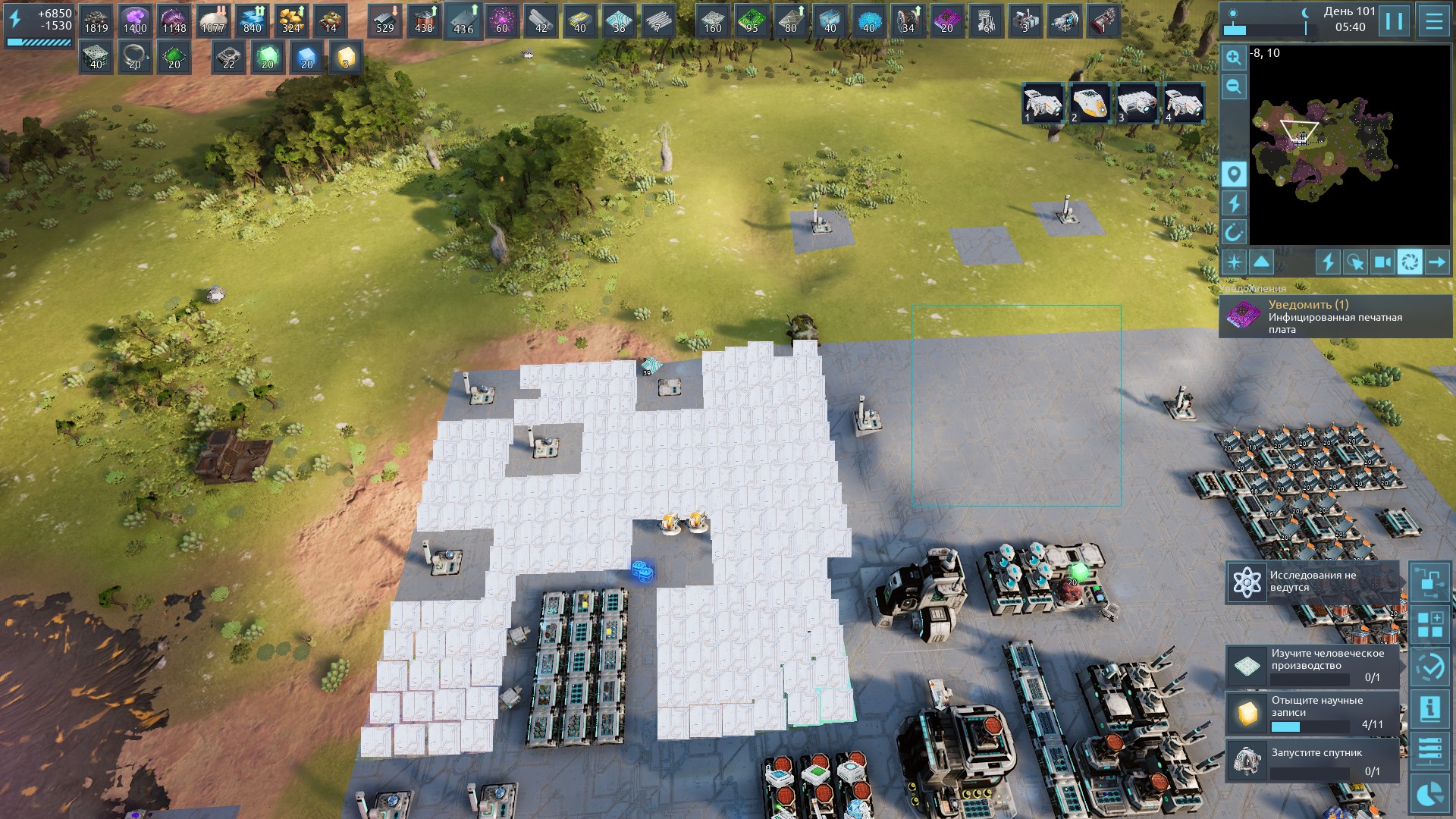
Task: Pause the game with the pause button
Action: click(x=1394, y=21)
